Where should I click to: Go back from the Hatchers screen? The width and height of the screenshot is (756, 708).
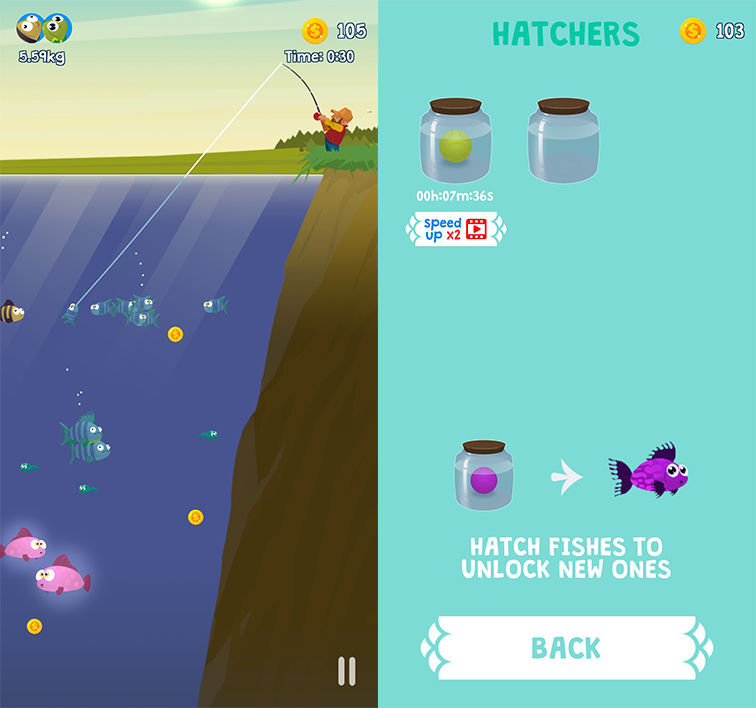(566, 648)
